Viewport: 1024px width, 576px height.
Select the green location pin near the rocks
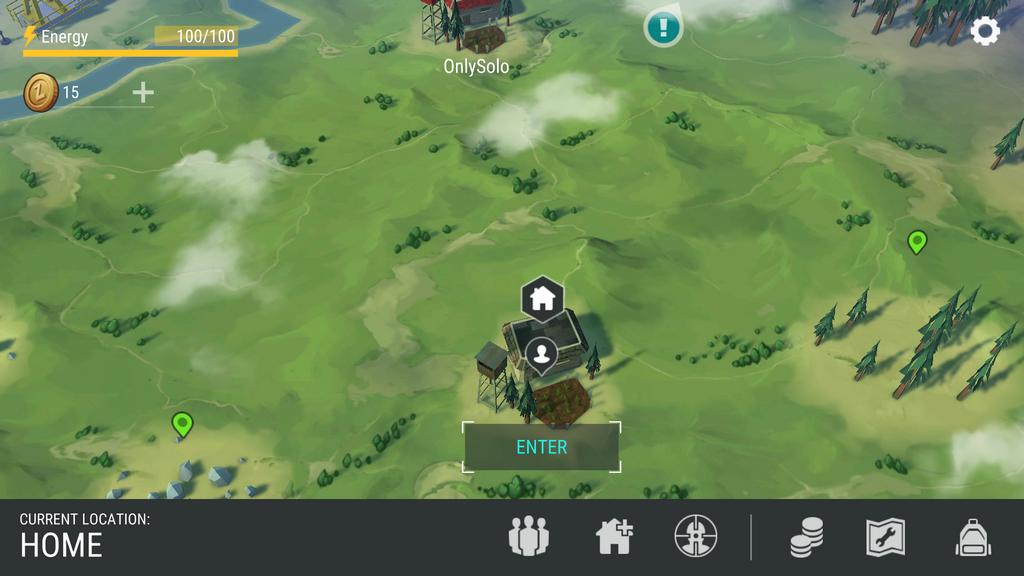pyautogui.click(x=181, y=424)
